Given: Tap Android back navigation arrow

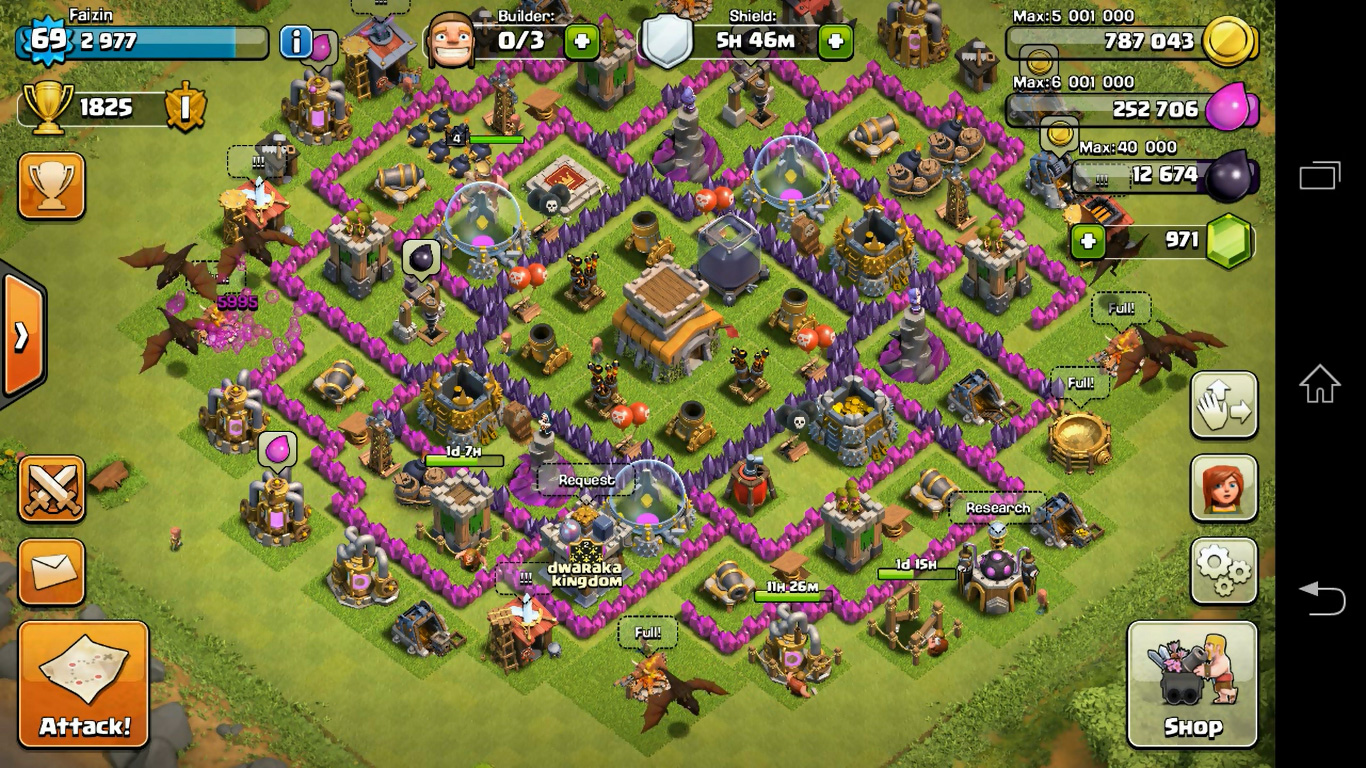Looking at the screenshot, I should (1320, 597).
